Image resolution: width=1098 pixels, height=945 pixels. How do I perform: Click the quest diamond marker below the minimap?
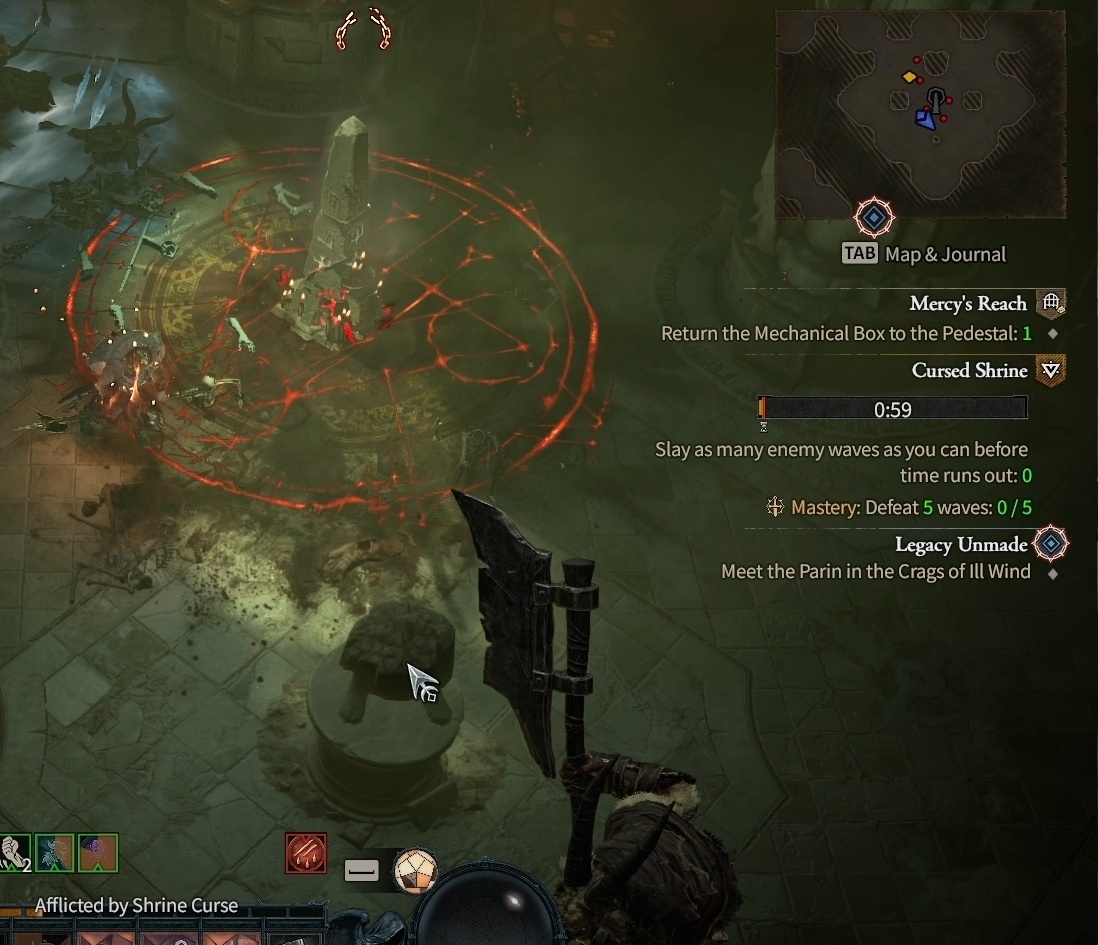click(874, 217)
